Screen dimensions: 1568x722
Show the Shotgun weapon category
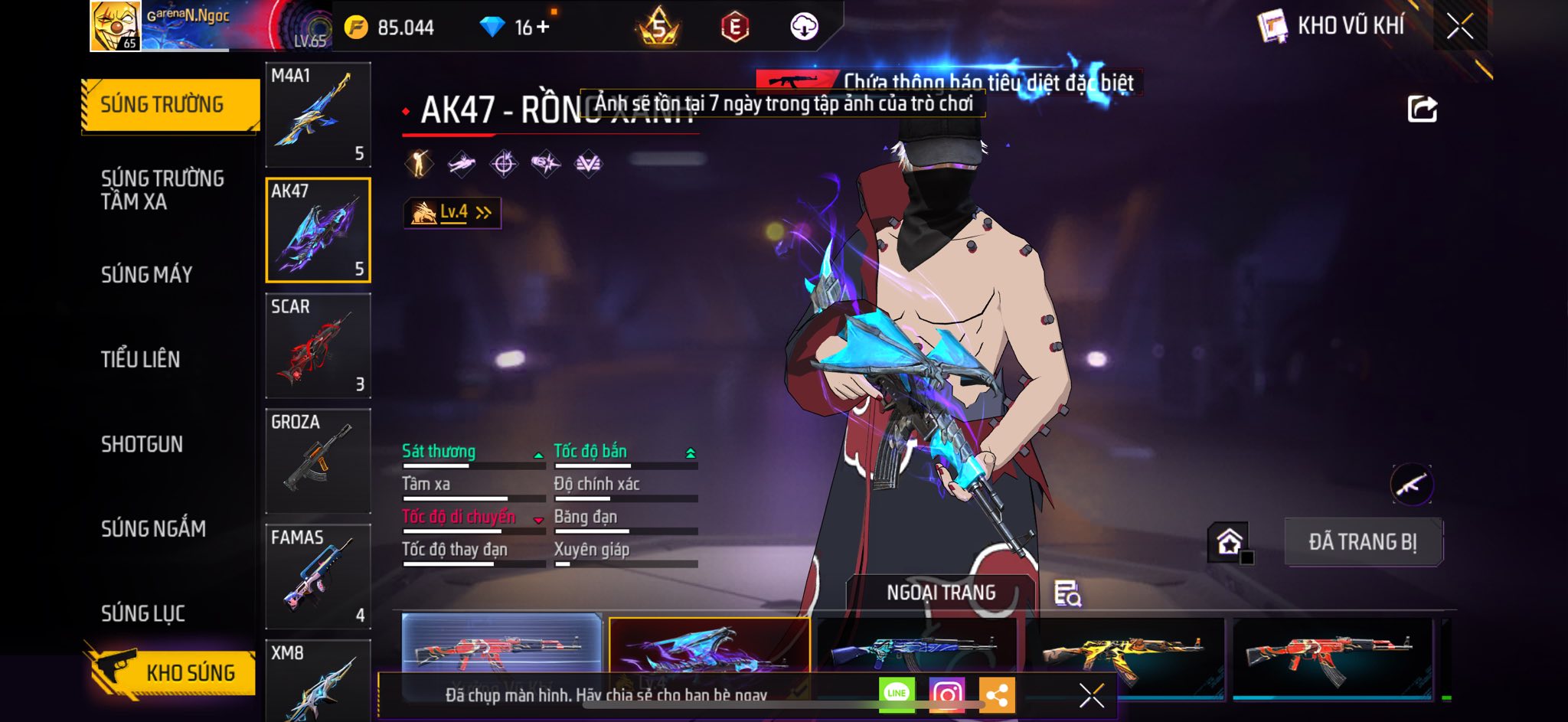pyautogui.click(x=142, y=444)
